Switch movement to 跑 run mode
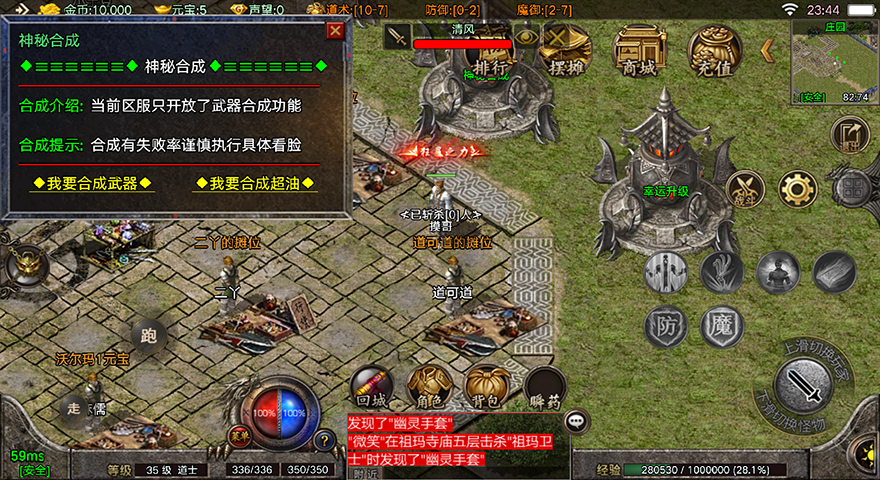Viewport: 880px width, 480px height. click(149, 337)
